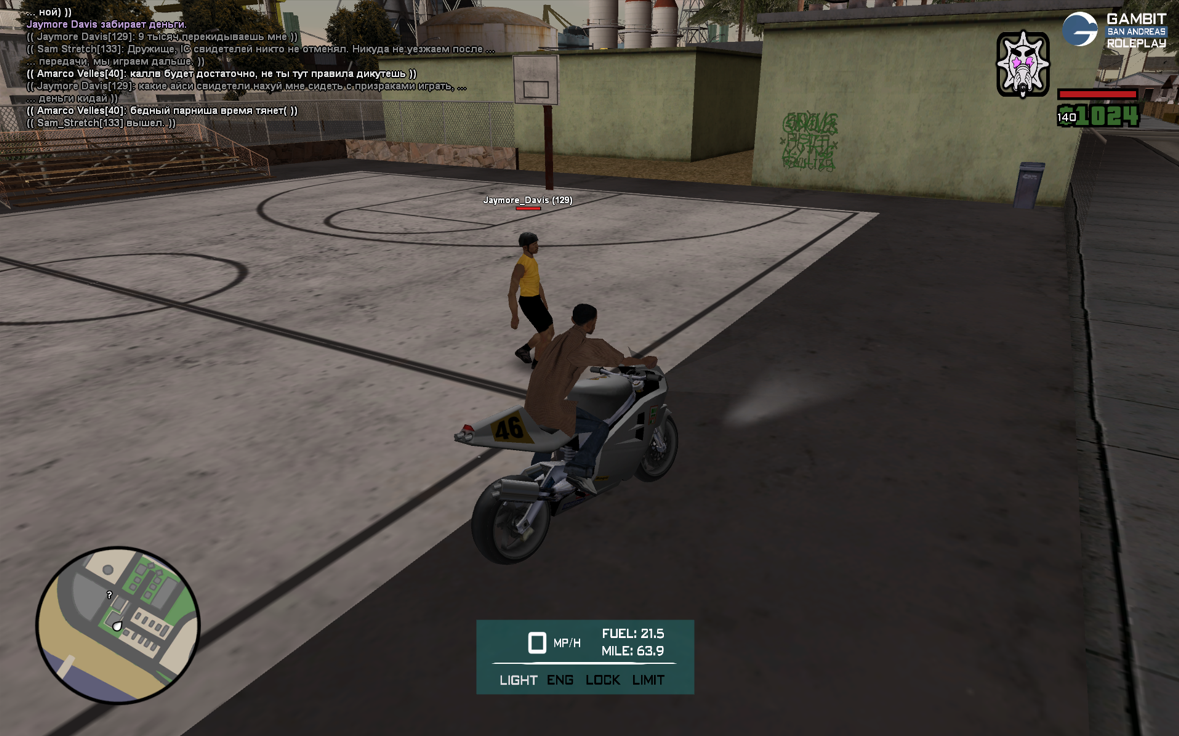This screenshot has width=1179, height=736.
Task: Toggle the ENG engine indicator
Action: click(560, 680)
